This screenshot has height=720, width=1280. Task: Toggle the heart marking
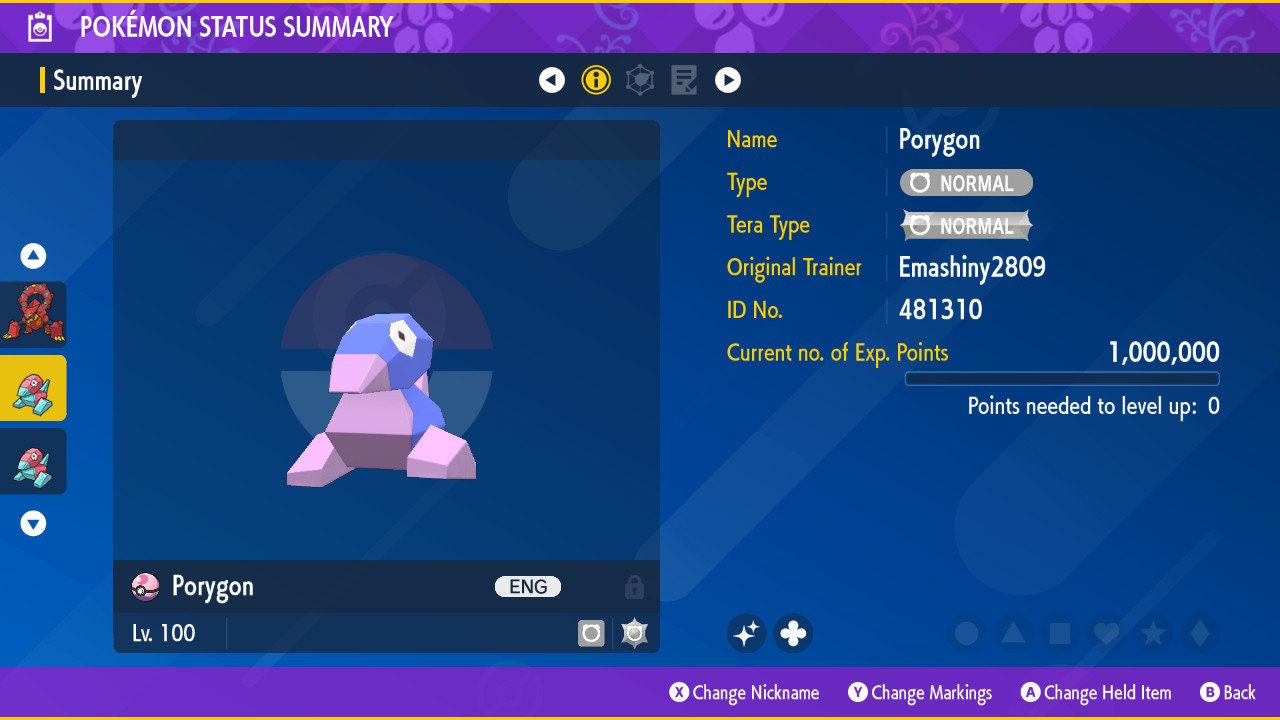click(x=1106, y=633)
